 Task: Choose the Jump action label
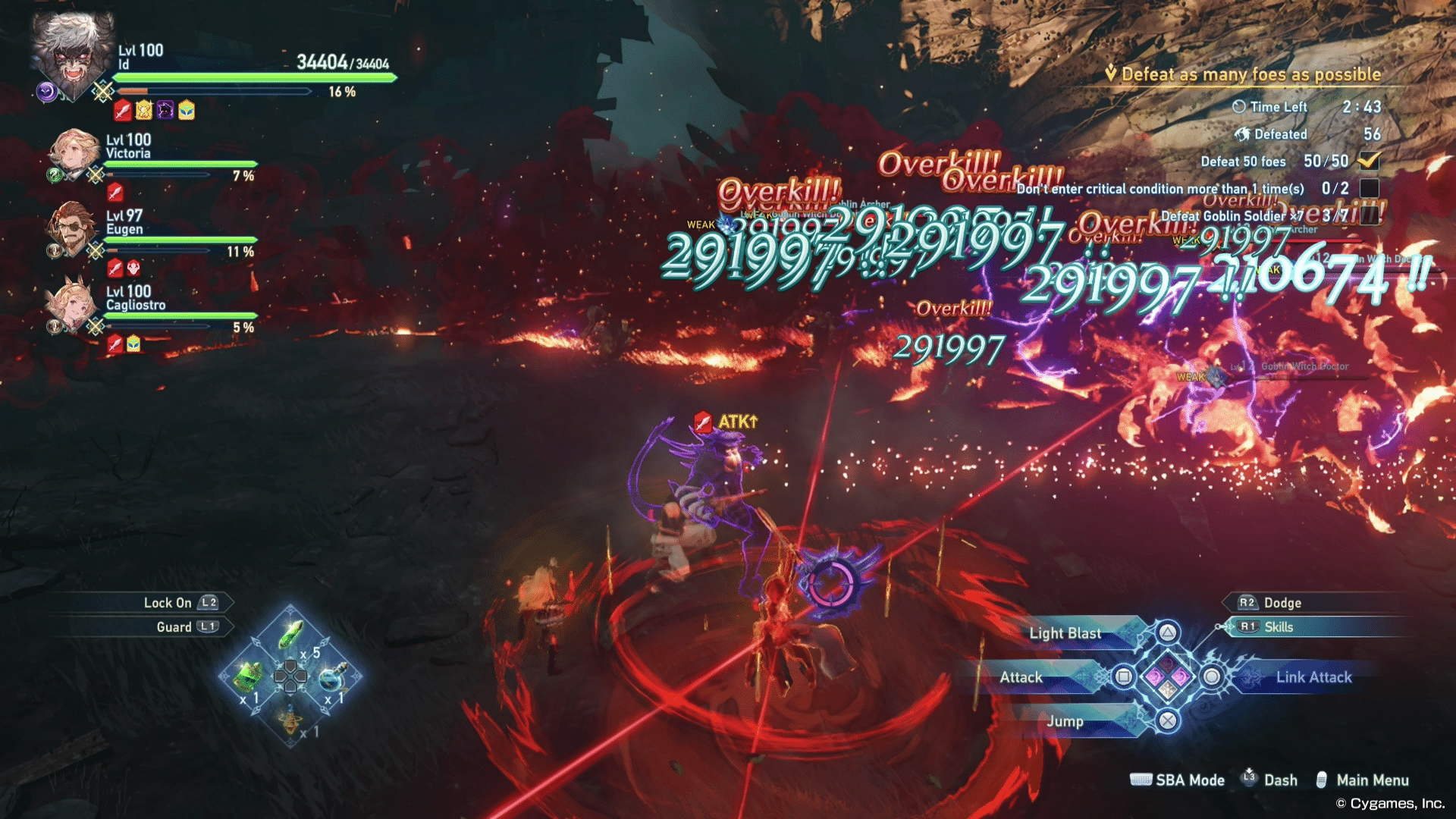tap(1065, 721)
